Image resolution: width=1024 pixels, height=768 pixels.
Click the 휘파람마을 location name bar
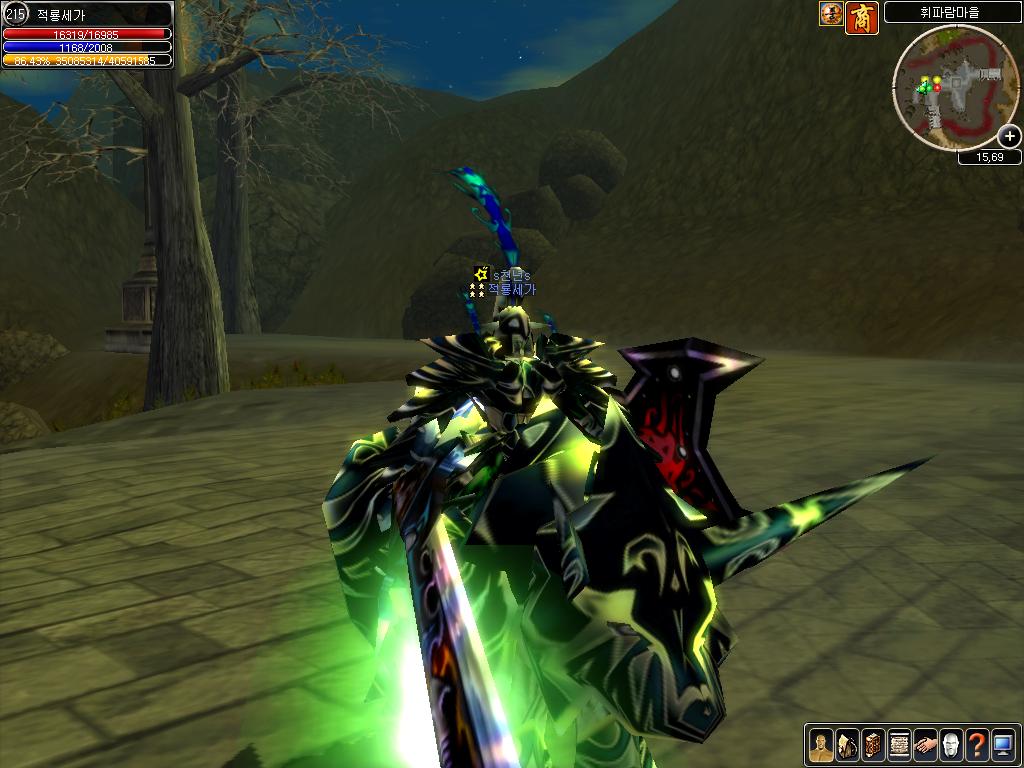[950, 13]
